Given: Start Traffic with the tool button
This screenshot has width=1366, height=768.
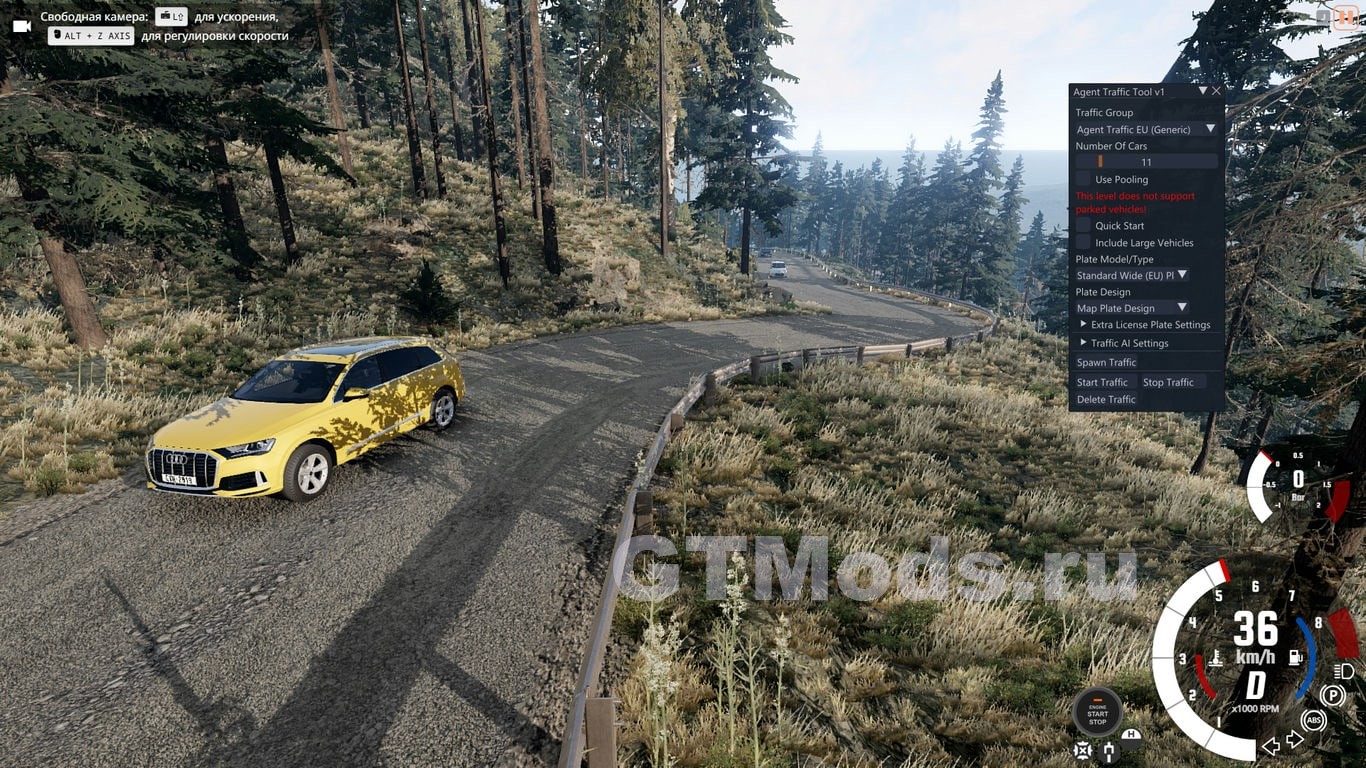Looking at the screenshot, I should tap(1102, 382).
